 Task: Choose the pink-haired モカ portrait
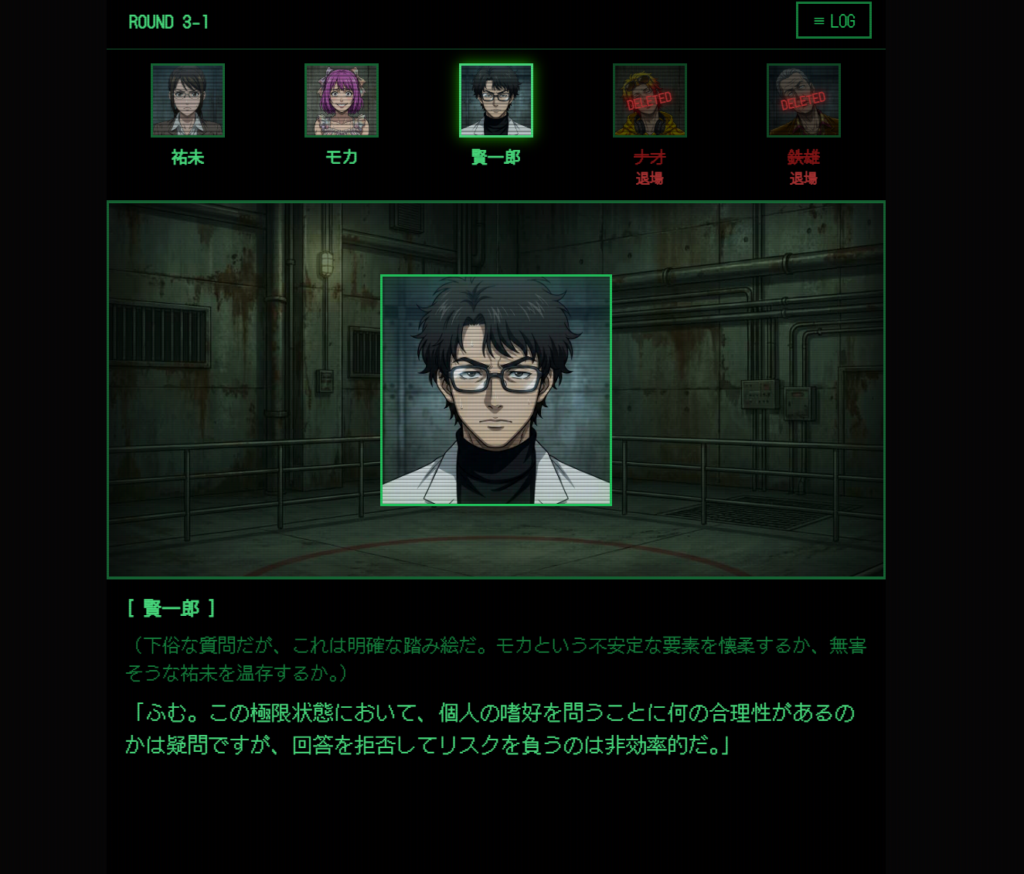coord(341,100)
